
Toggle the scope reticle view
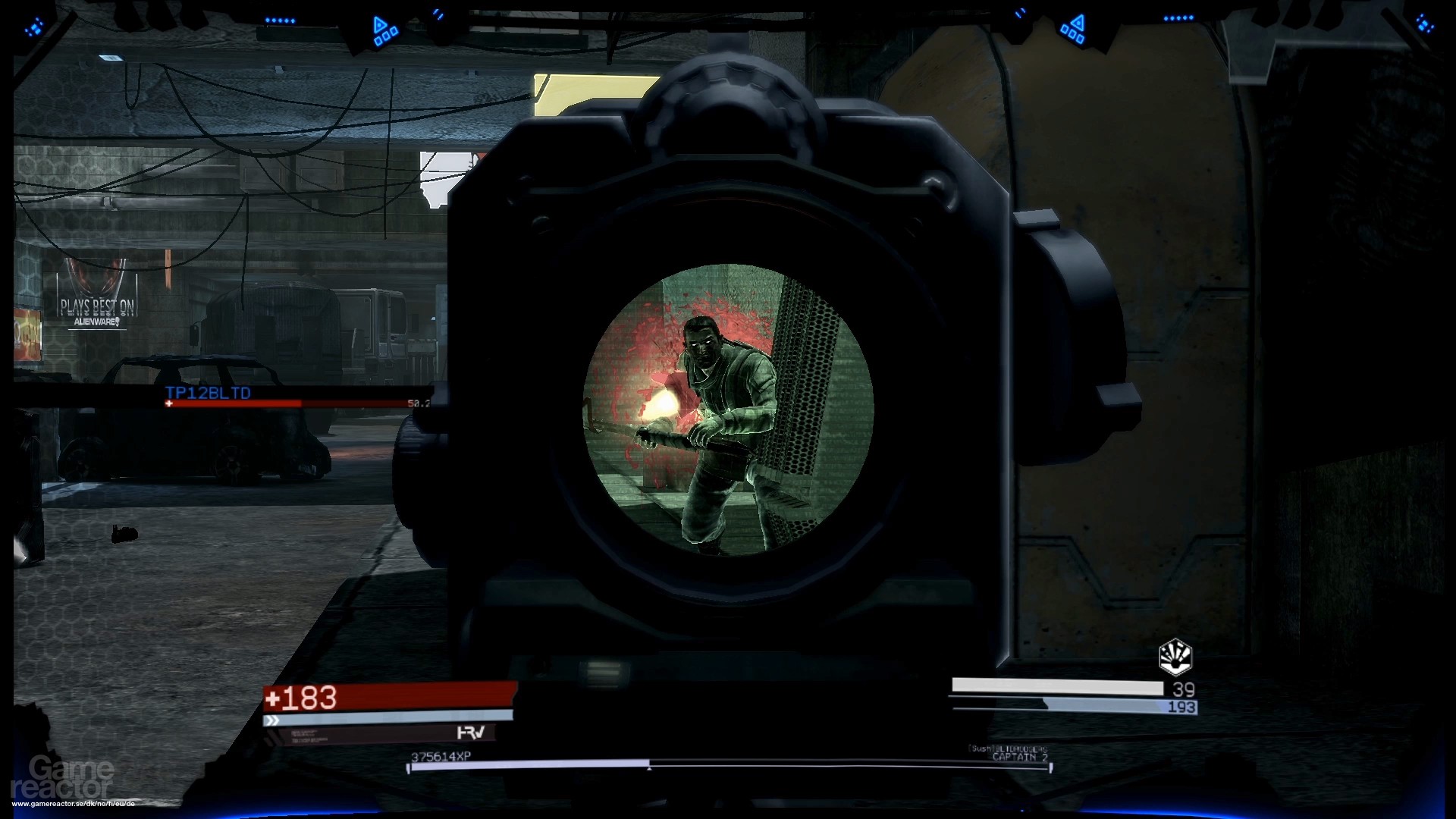pyautogui.click(x=726, y=406)
